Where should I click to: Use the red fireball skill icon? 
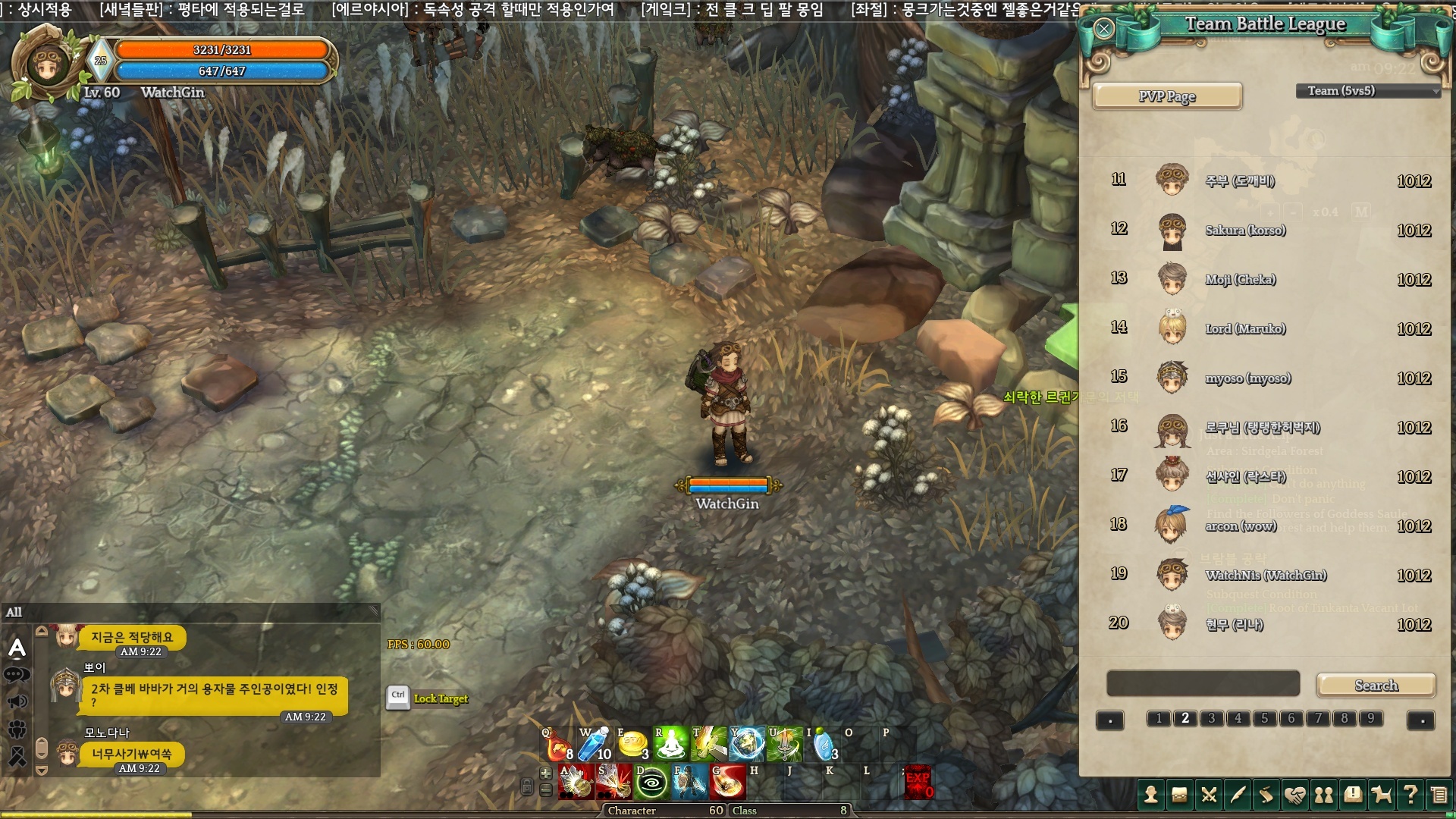point(727,783)
